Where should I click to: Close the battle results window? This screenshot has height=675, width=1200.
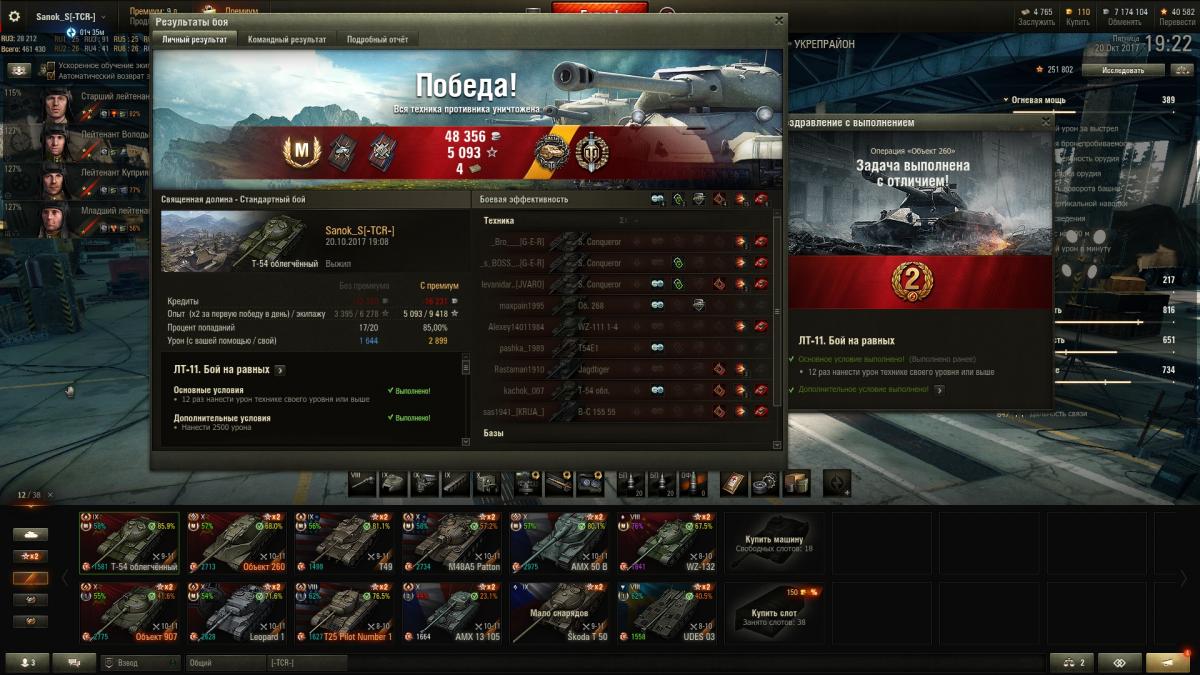pos(779,20)
